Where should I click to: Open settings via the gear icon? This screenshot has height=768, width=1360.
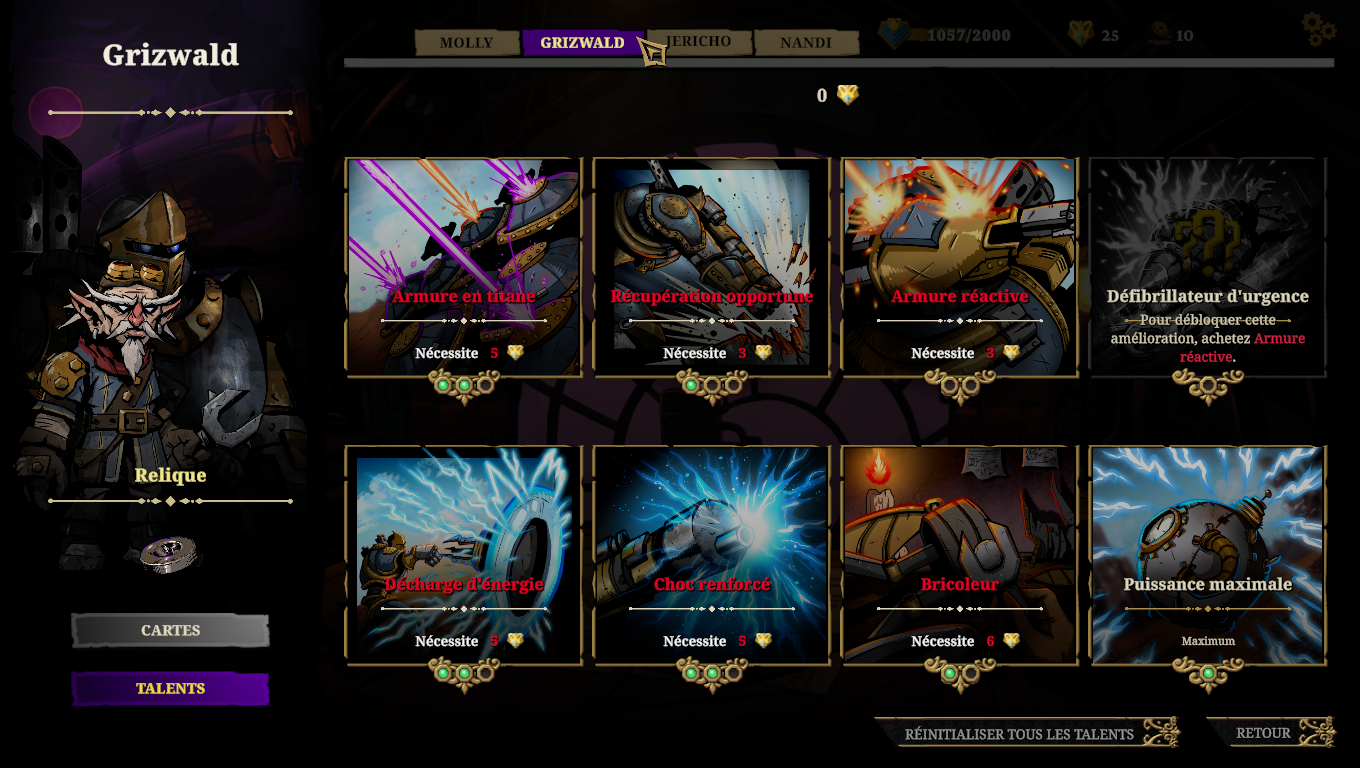click(x=1319, y=29)
